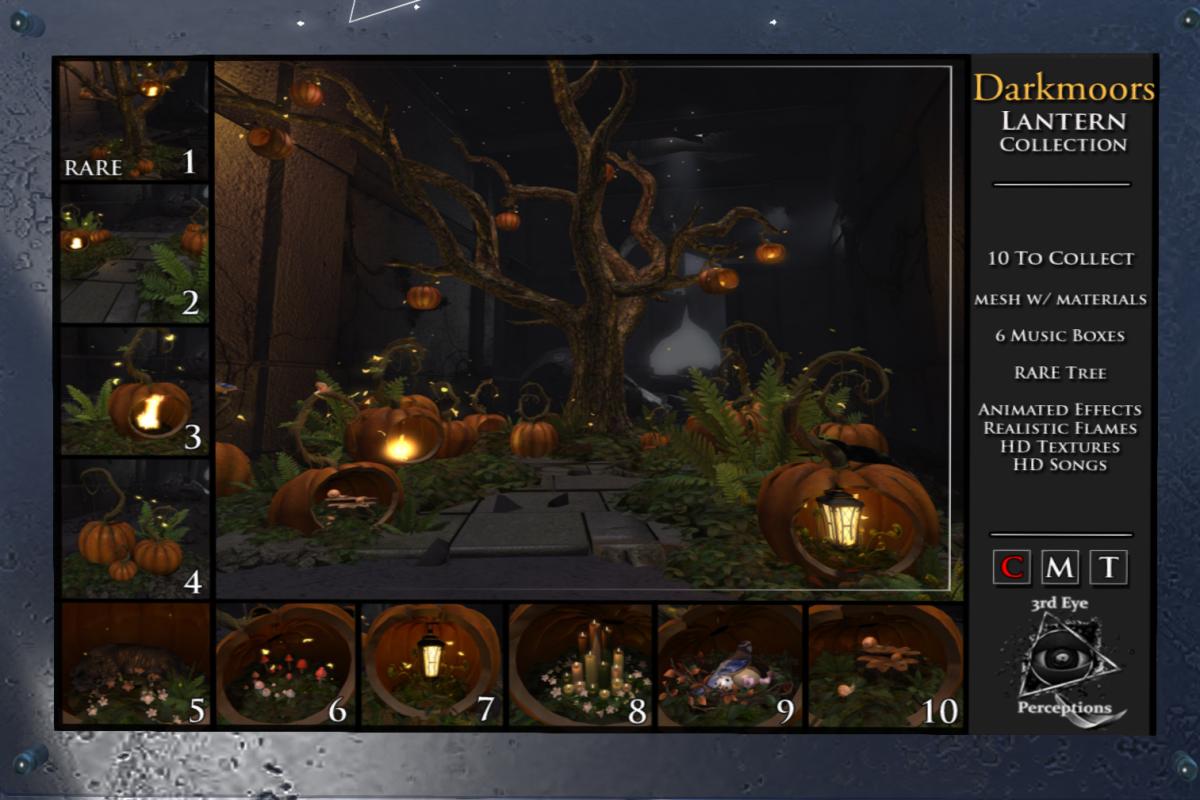Pick thumbnail 3 showing the flame pumpkin
1200x800 pixels.
(134, 391)
